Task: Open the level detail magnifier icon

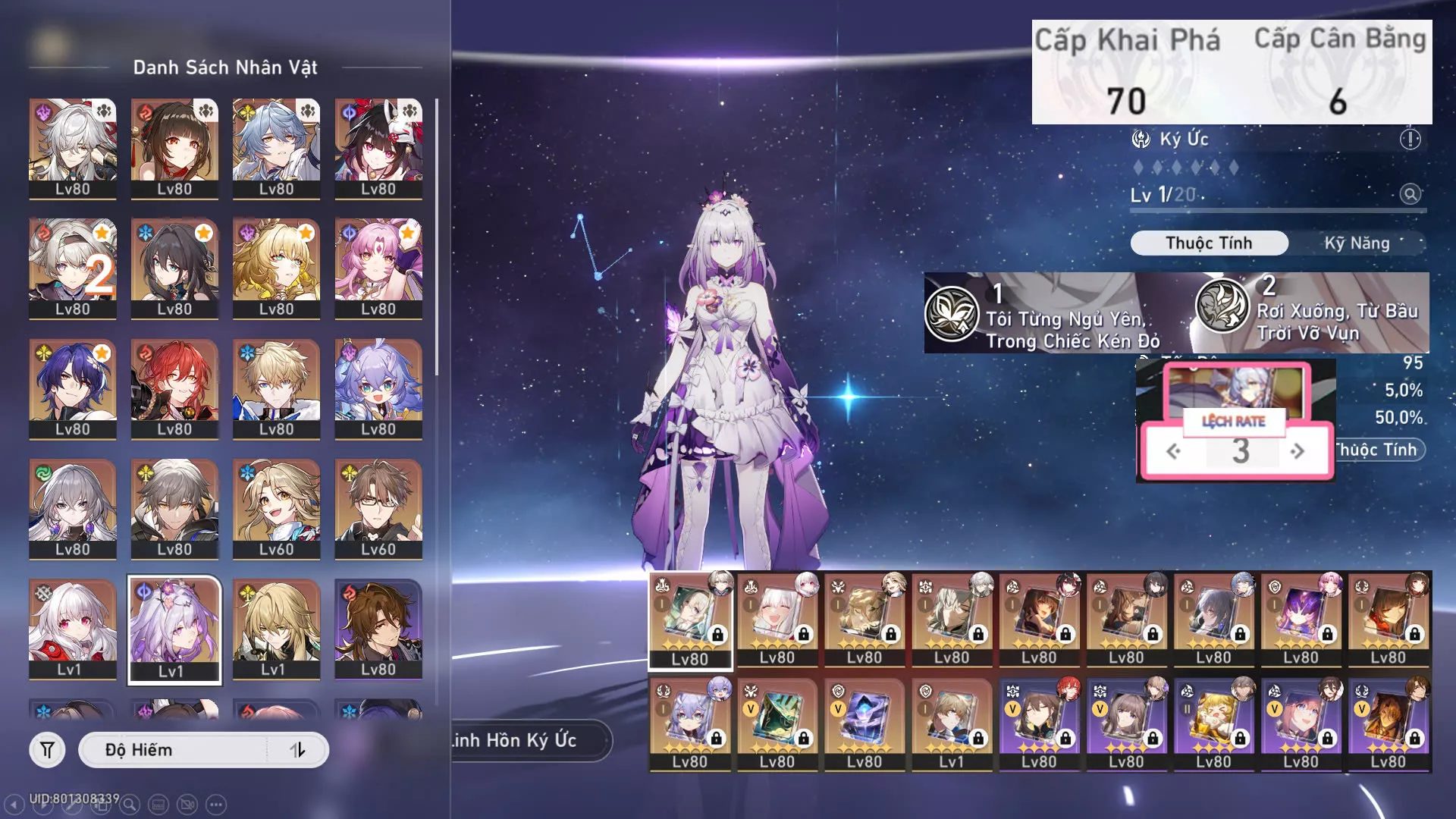Action: [1410, 194]
